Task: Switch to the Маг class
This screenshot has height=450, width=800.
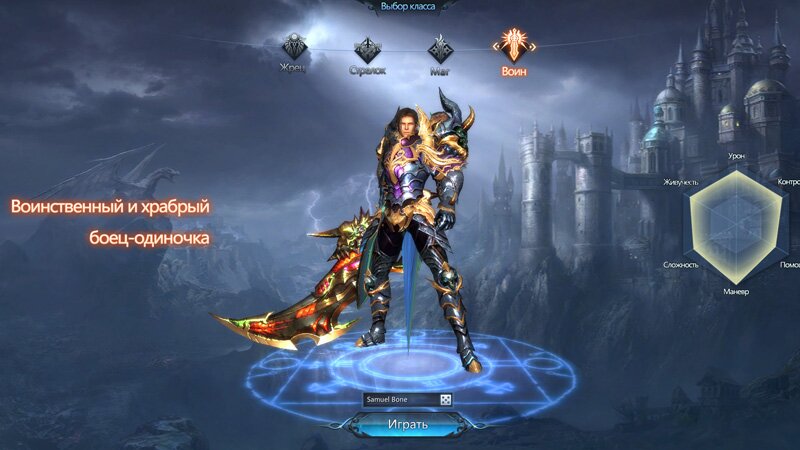Action: coord(440,48)
